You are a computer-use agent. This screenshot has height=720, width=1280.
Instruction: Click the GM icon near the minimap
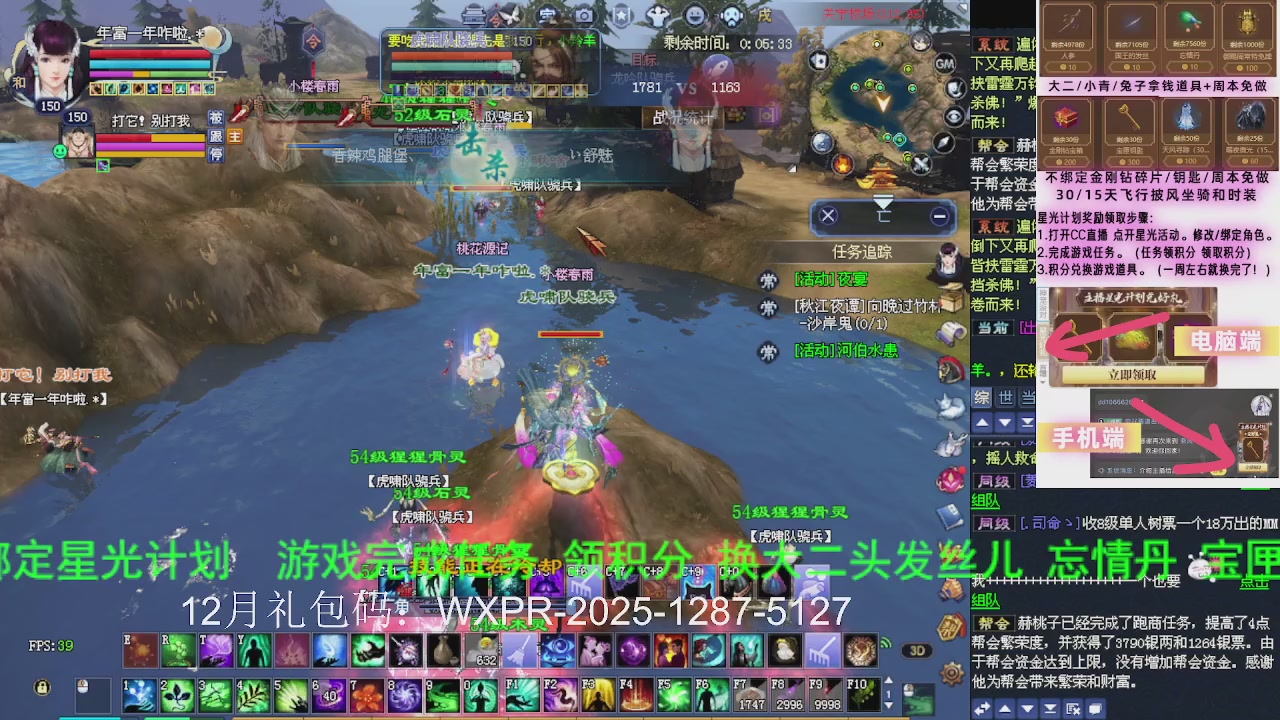943,64
